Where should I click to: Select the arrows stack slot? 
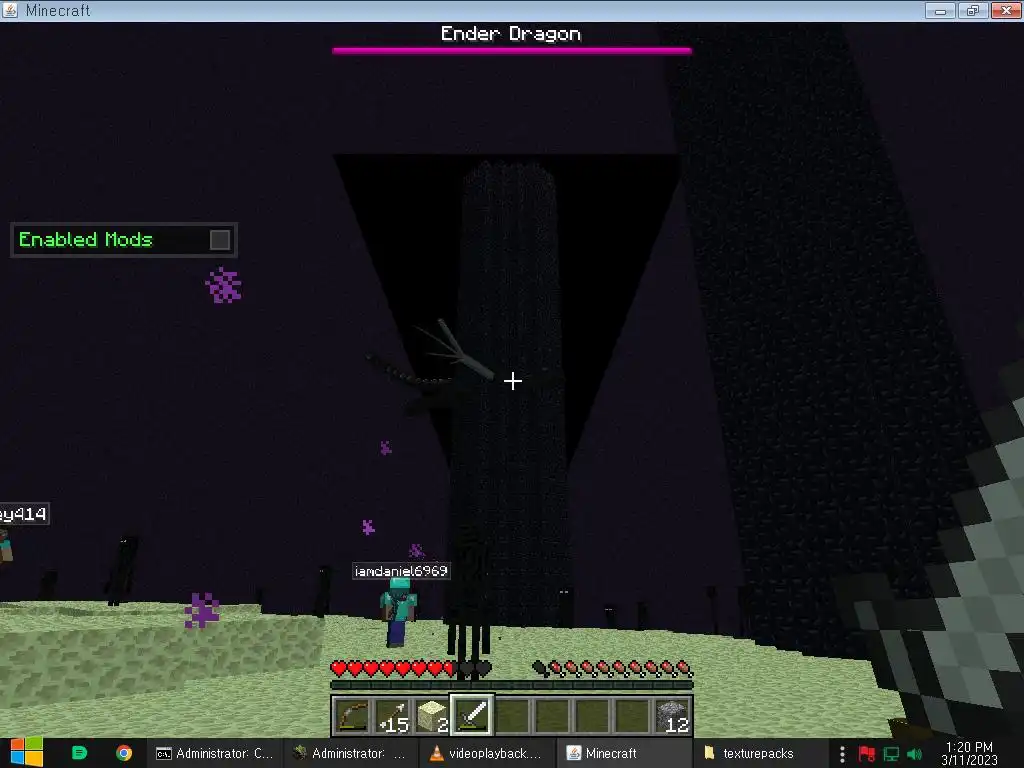pos(392,716)
